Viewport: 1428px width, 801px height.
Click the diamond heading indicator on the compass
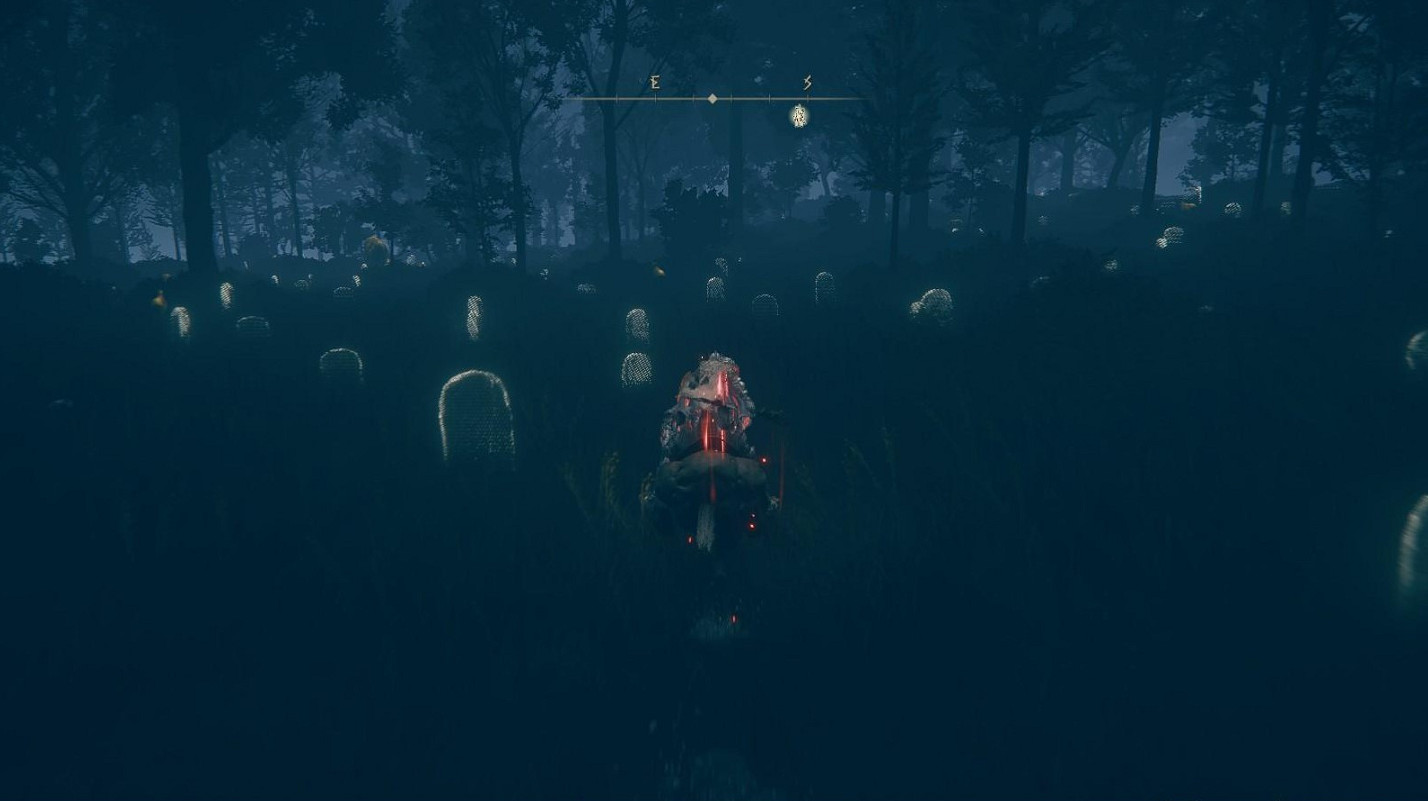(712, 99)
